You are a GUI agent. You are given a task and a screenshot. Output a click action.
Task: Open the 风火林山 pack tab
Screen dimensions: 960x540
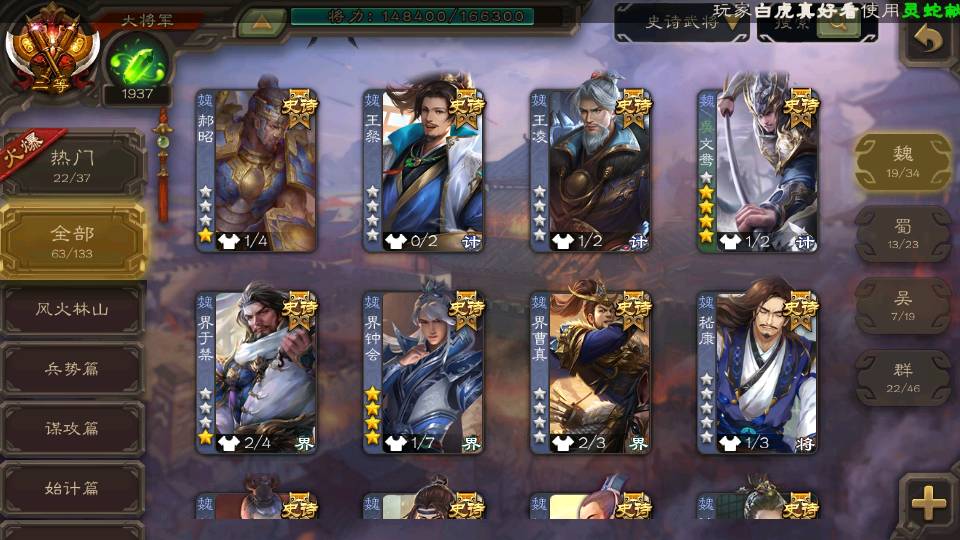(72, 310)
